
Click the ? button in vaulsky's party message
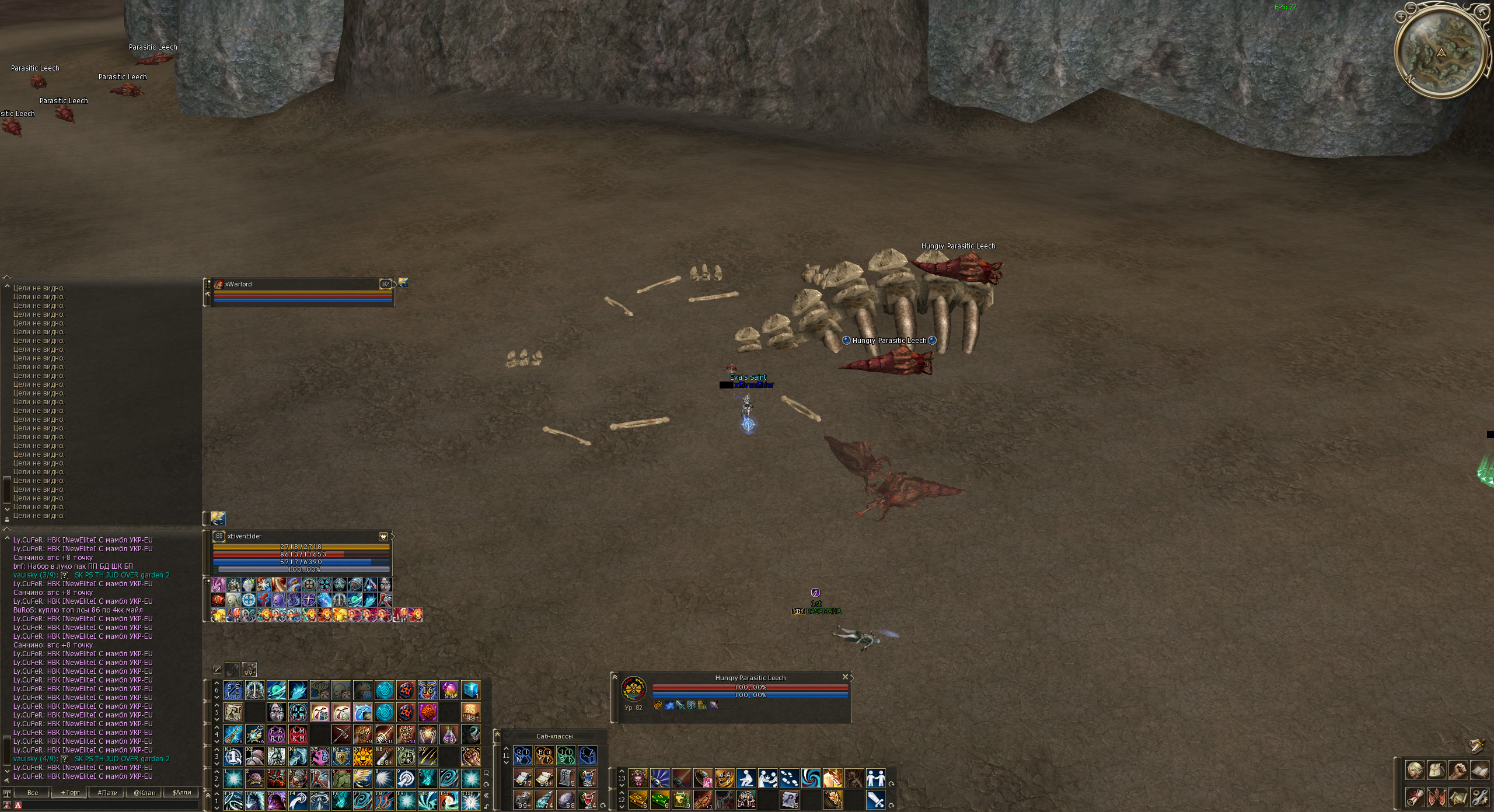click(x=64, y=576)
